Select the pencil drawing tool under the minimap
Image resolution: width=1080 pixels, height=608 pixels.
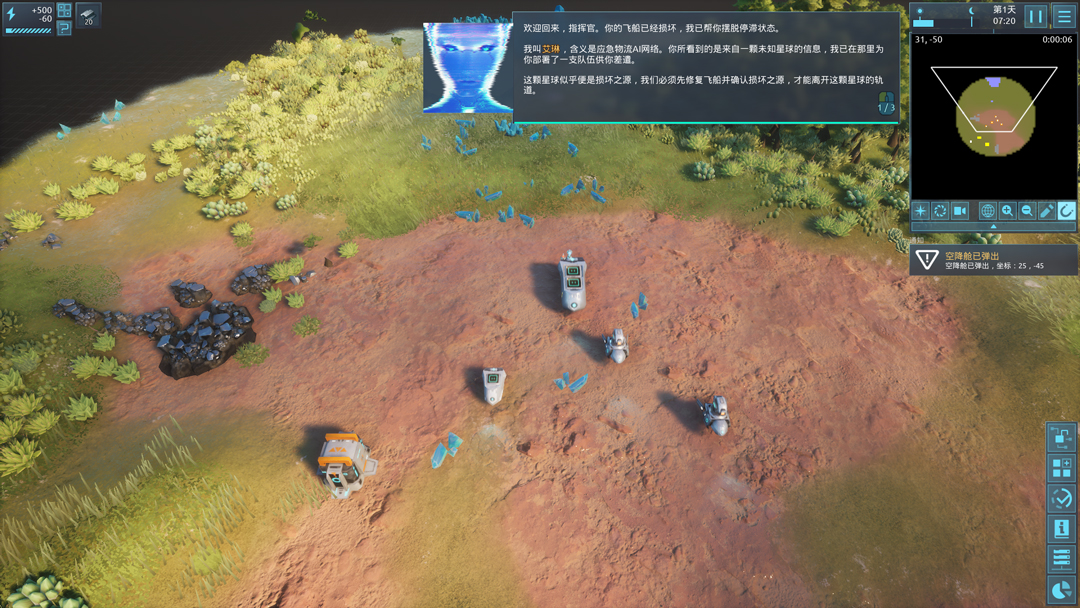click(1047, 211)
